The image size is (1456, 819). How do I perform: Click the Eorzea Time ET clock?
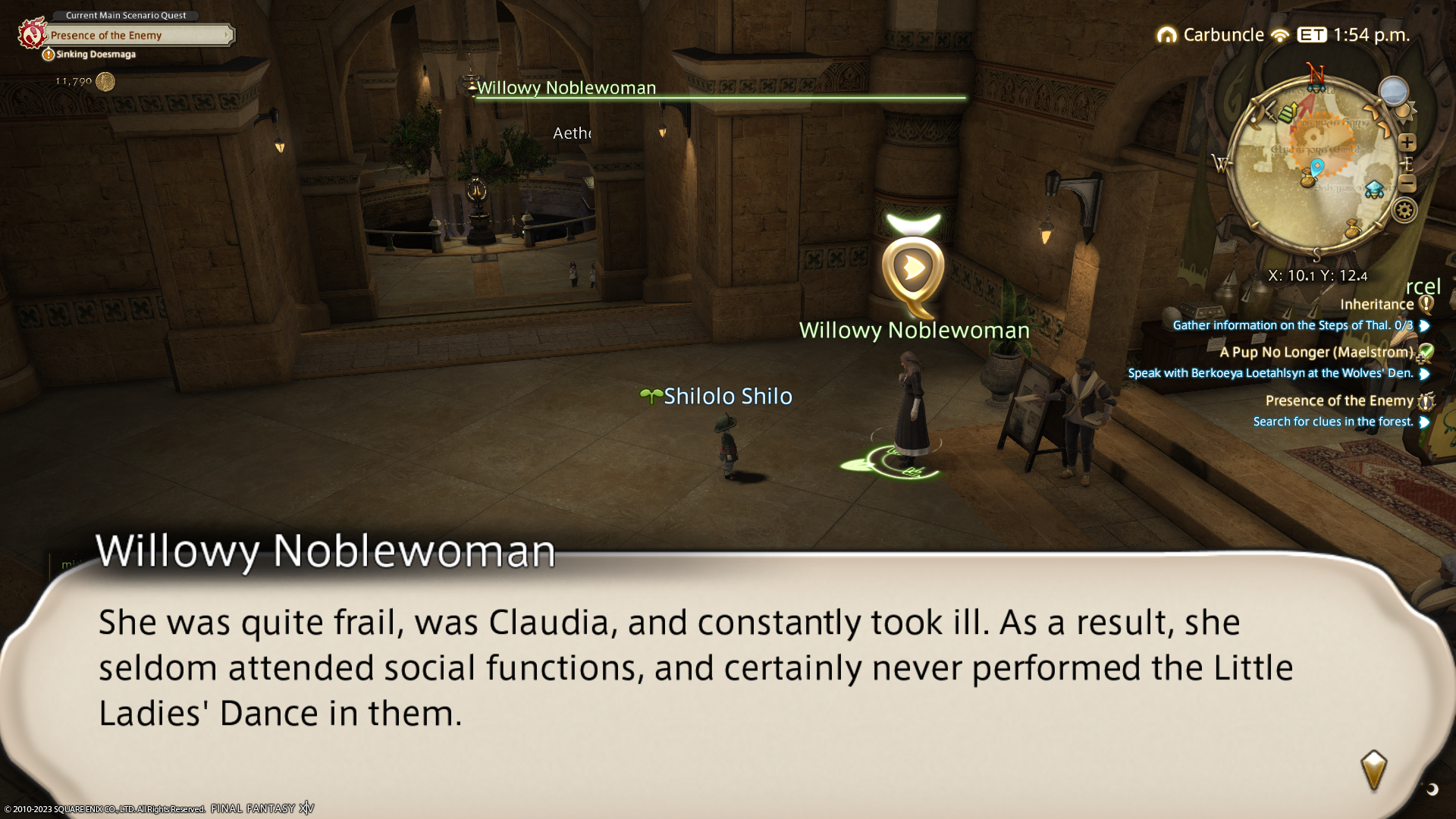click(x=1354, y=35)
